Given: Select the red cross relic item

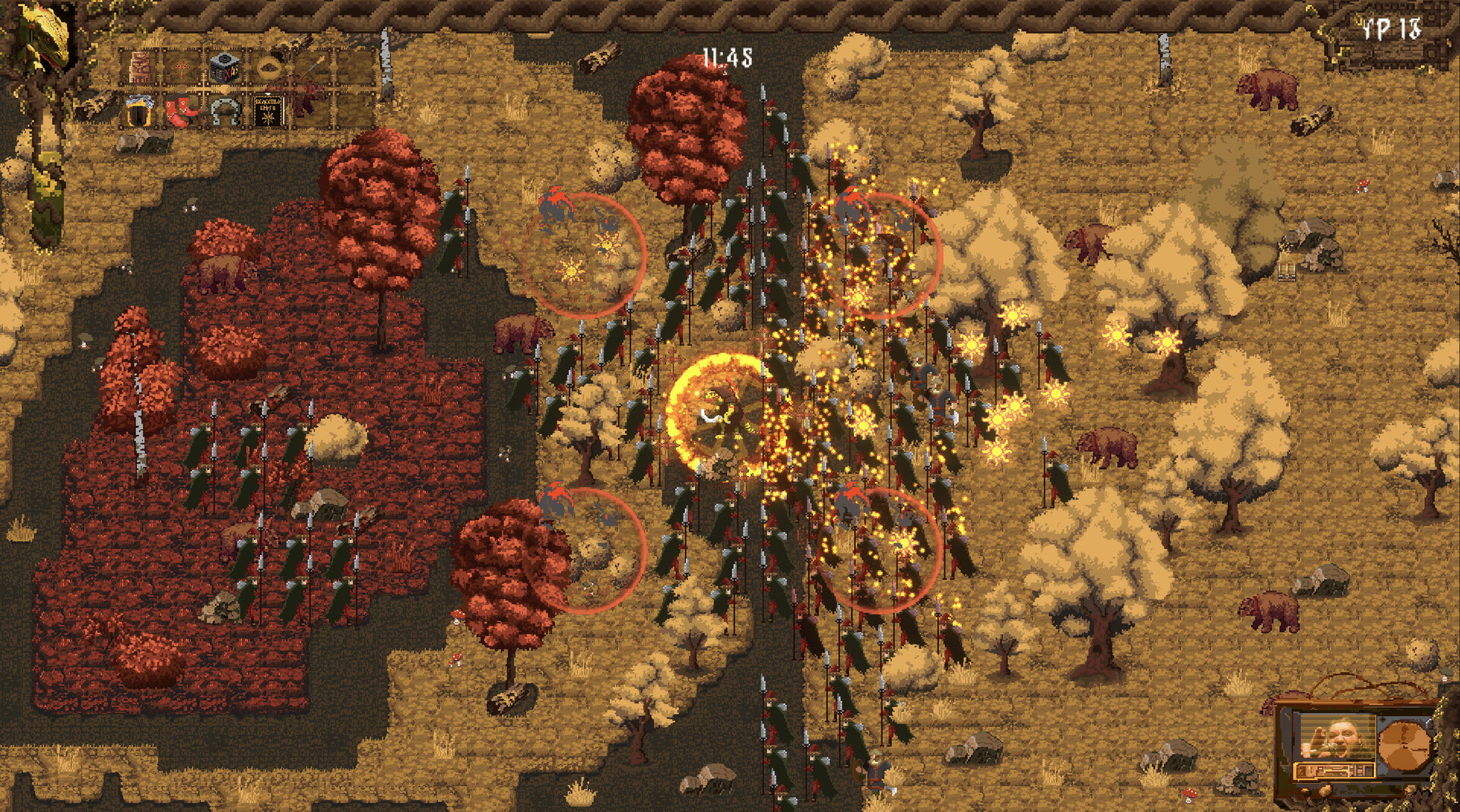Looking at the screenshot, I should tap(181, 68).
